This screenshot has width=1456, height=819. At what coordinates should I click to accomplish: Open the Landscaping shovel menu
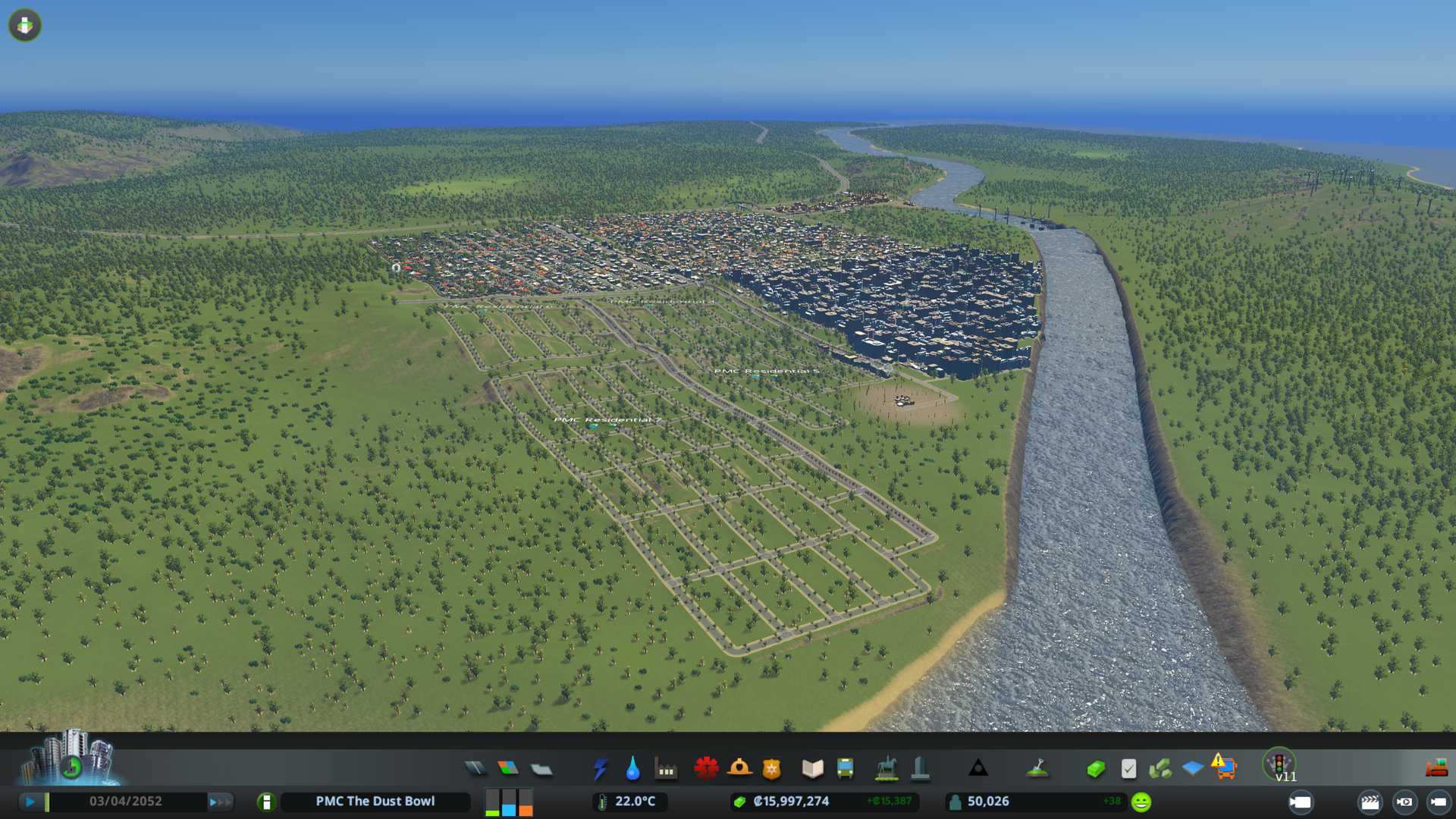click(x=1037, y=769)
